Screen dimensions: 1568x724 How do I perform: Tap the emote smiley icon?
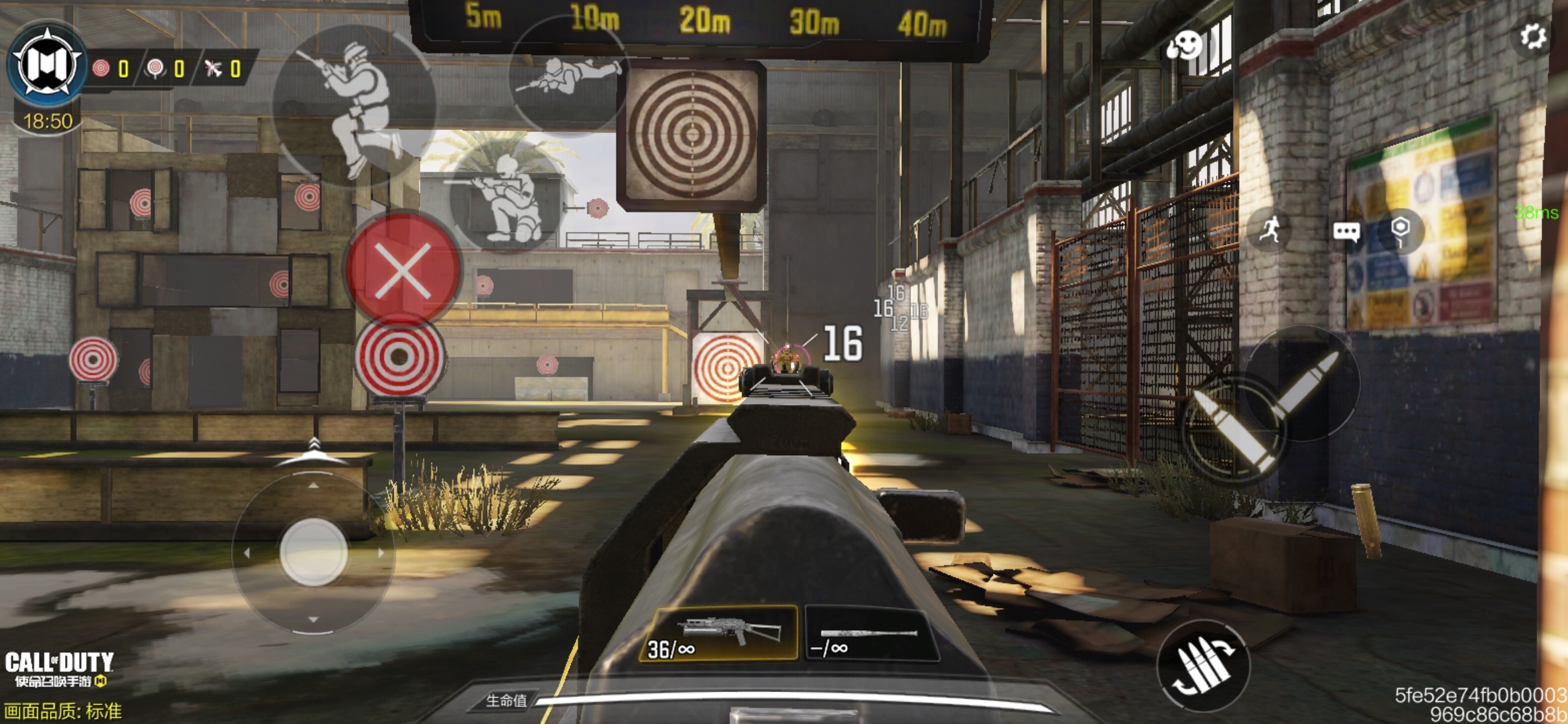click(x=1185, y=46)
